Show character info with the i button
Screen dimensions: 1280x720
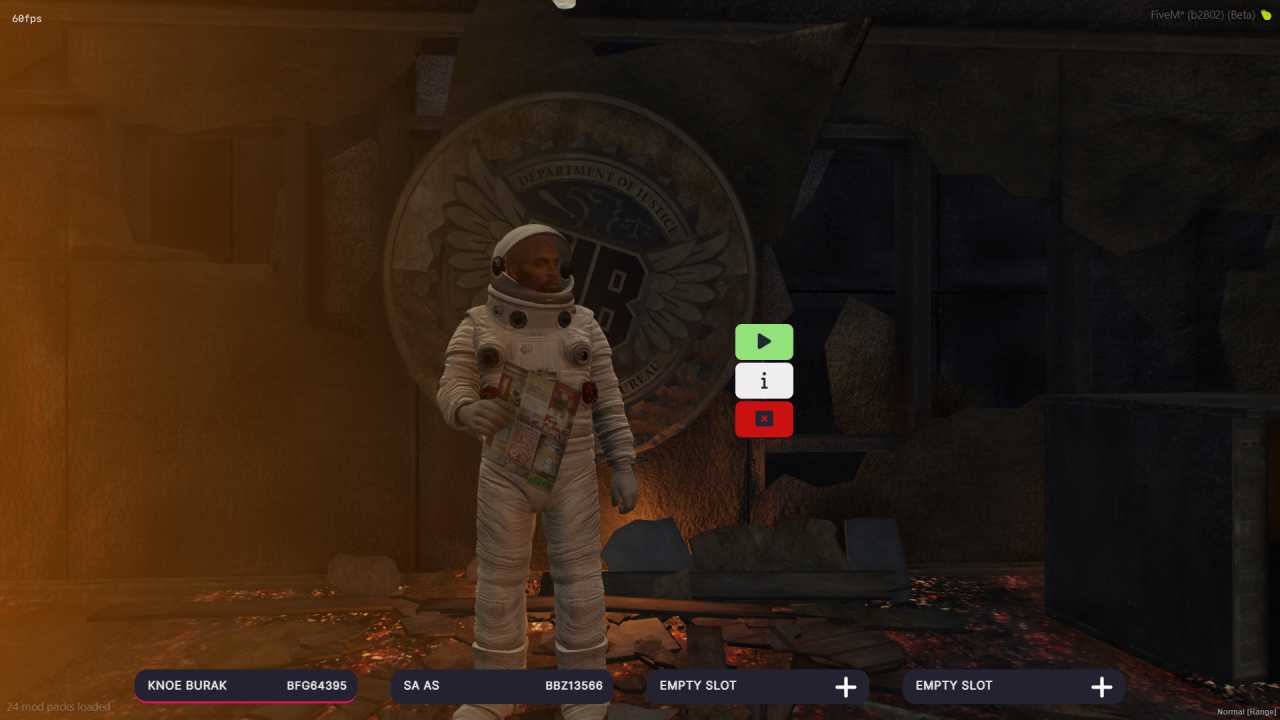click(x=764, y=381)
